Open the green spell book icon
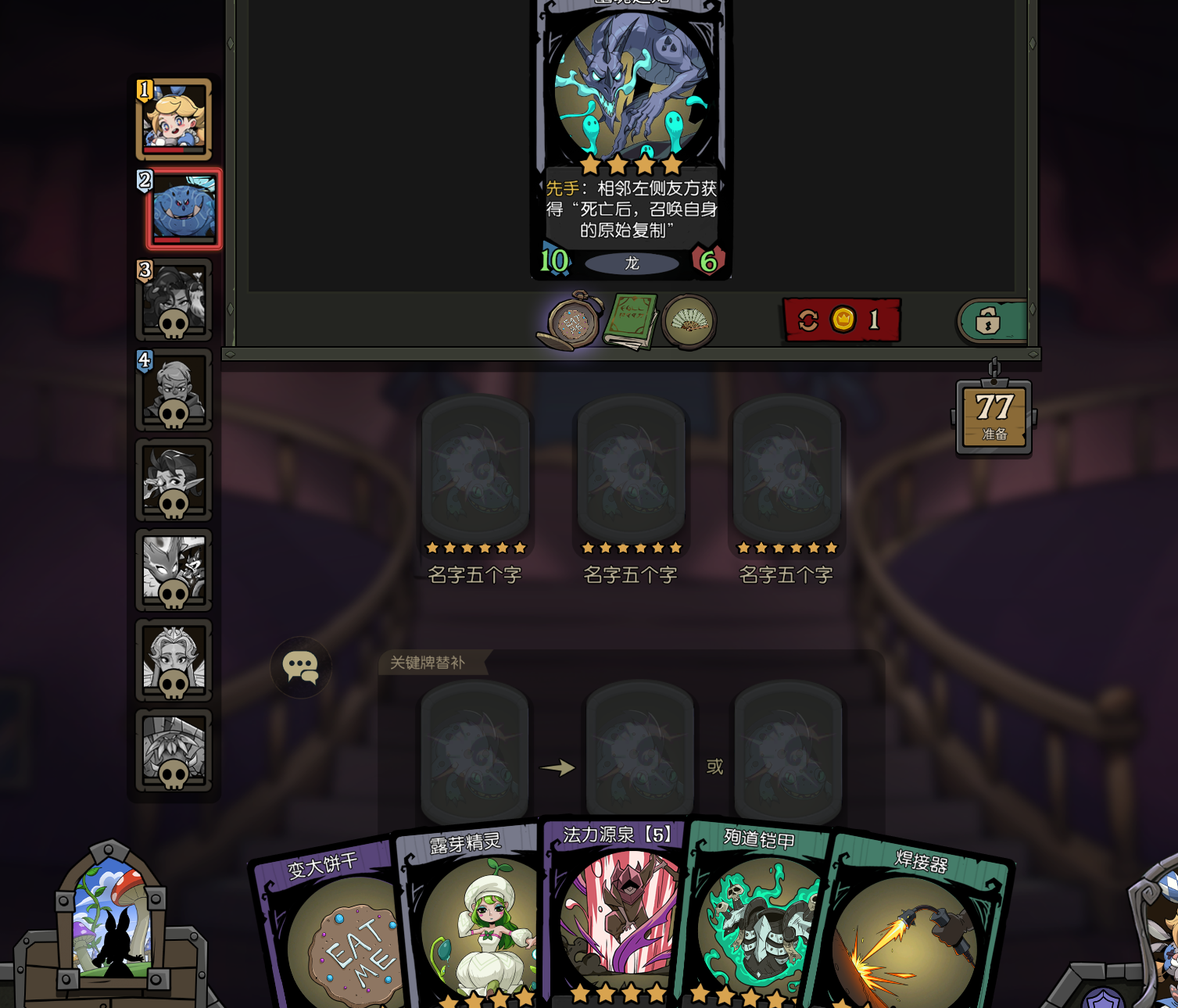 point(632,320)
